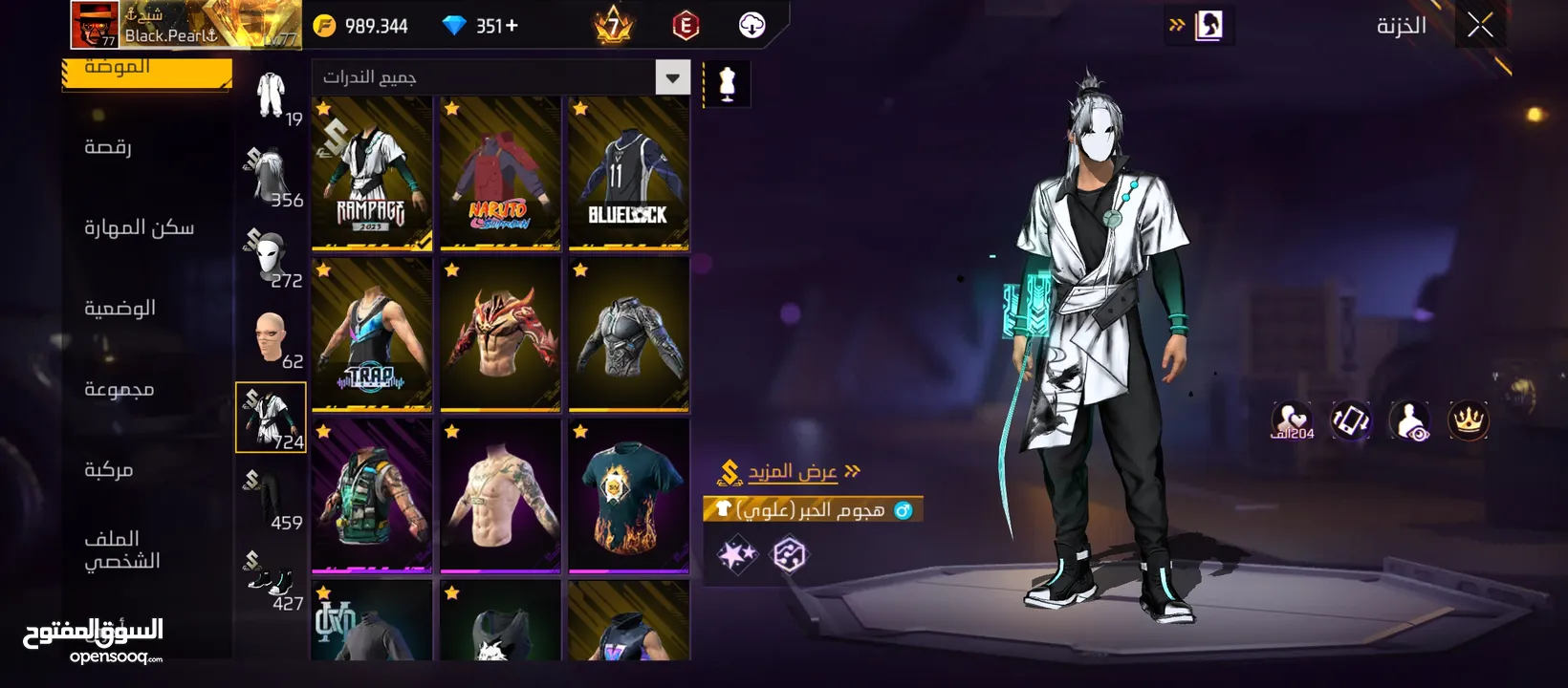This screenshot has height=688, width=1568.
Task: Click the show more (عرض المزيد) link
Action: (x=793, y=471)
